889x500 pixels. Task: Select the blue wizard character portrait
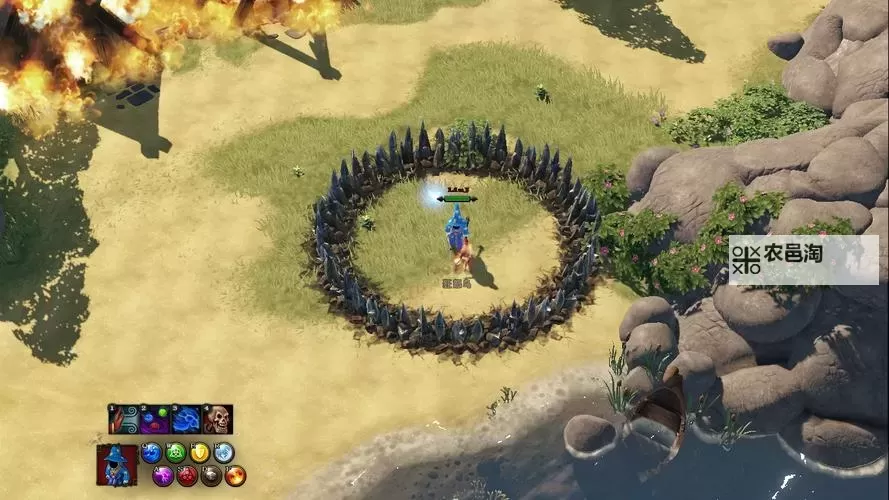[116, 465]
